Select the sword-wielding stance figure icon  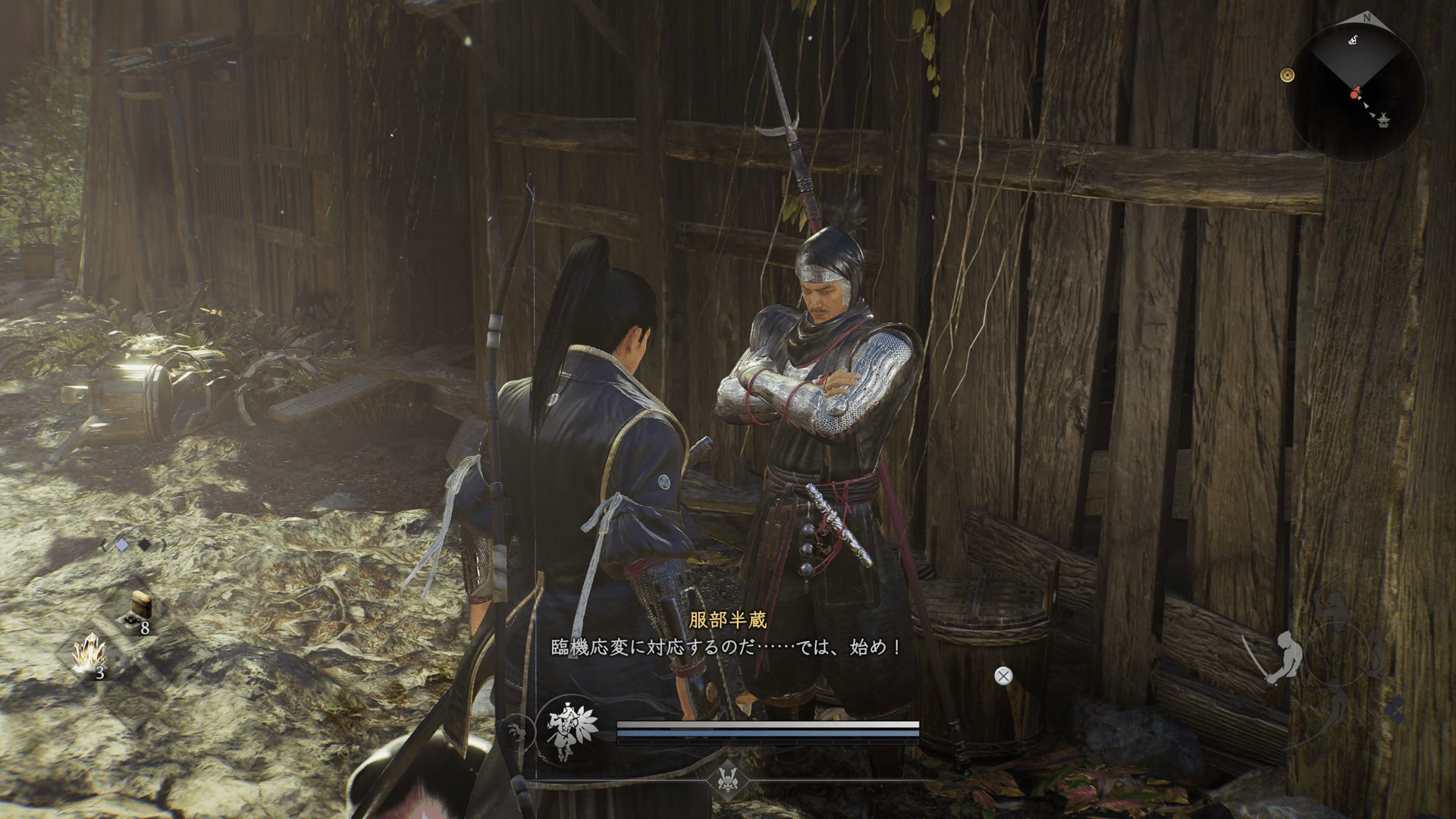click(x=1279, y=657)
